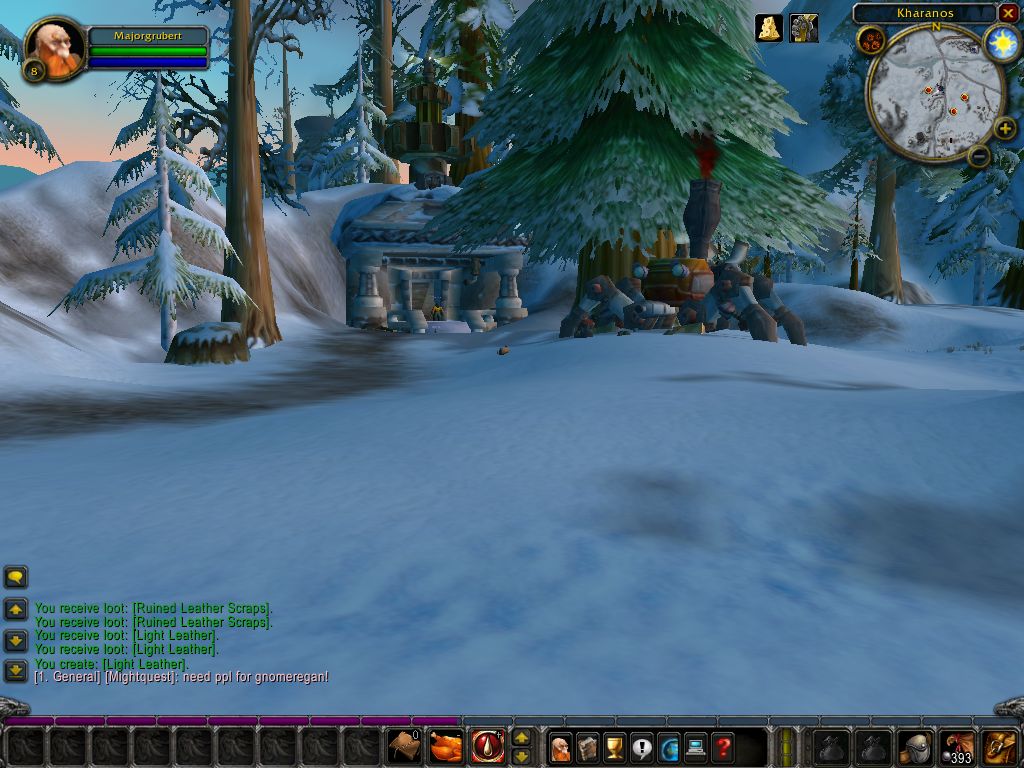Zoom in the minimap
Viewport: 1024px width, 768px height.
pyautogui.click(x=1004, y=128)
